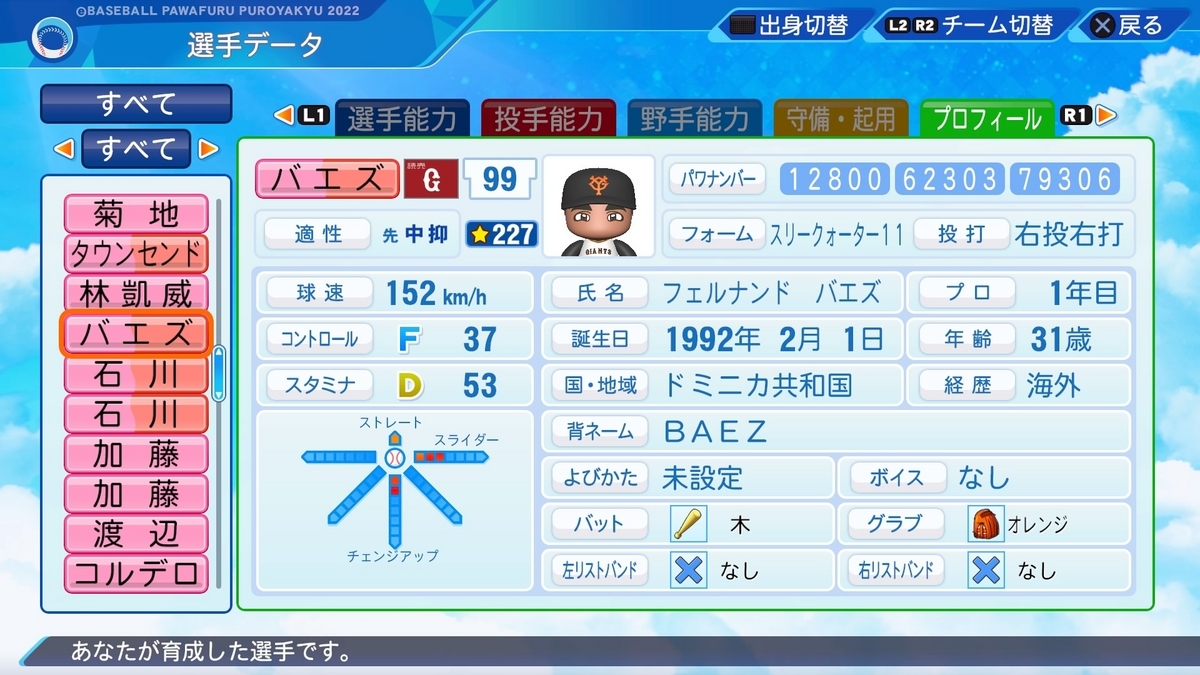Image resolution: width=1200 pixels, height=675 pixels.
Task: Open the 投手能力 tab
Action: tap(548, 120)
